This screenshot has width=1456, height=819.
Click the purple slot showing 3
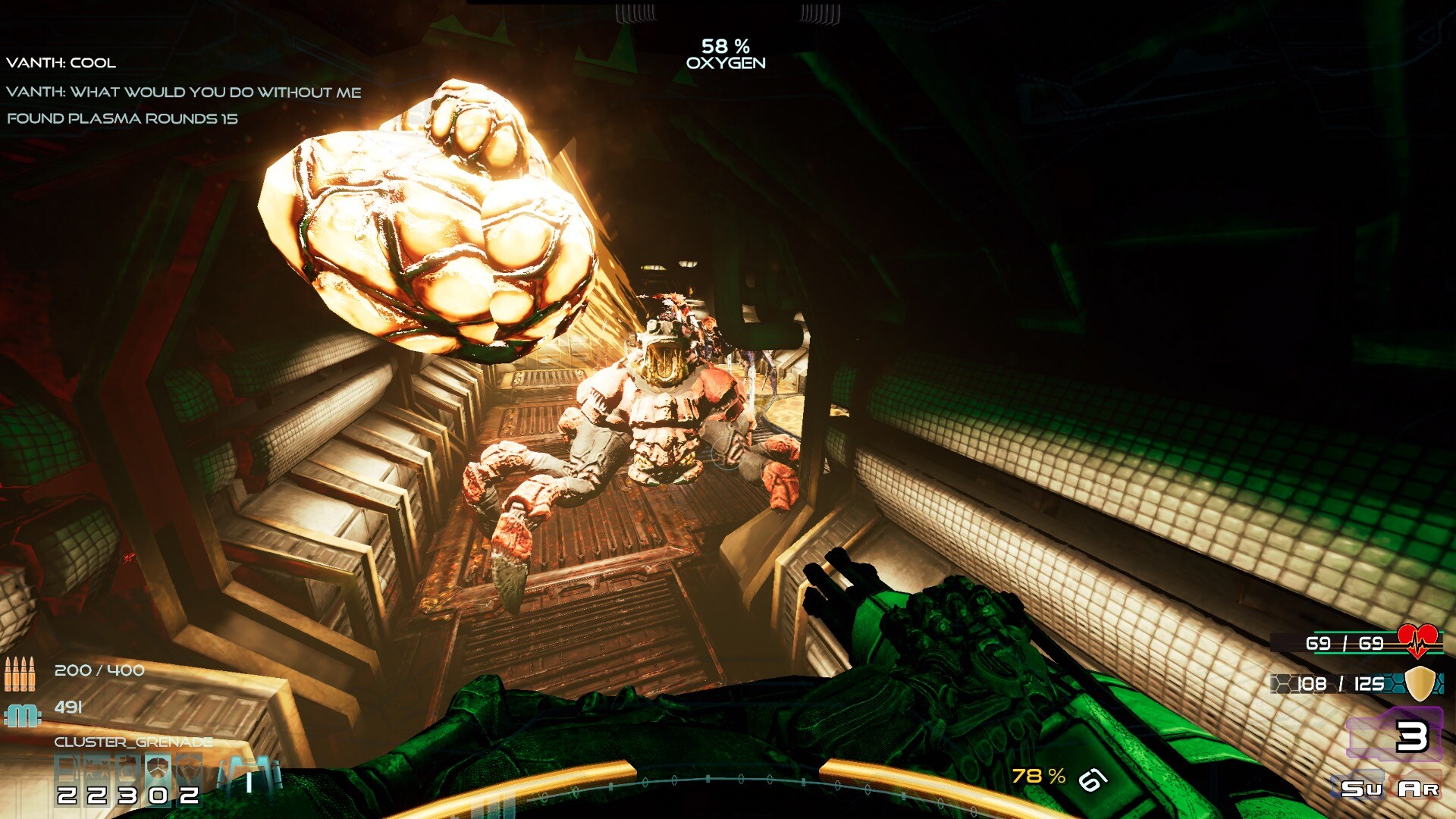point(1395,734)
